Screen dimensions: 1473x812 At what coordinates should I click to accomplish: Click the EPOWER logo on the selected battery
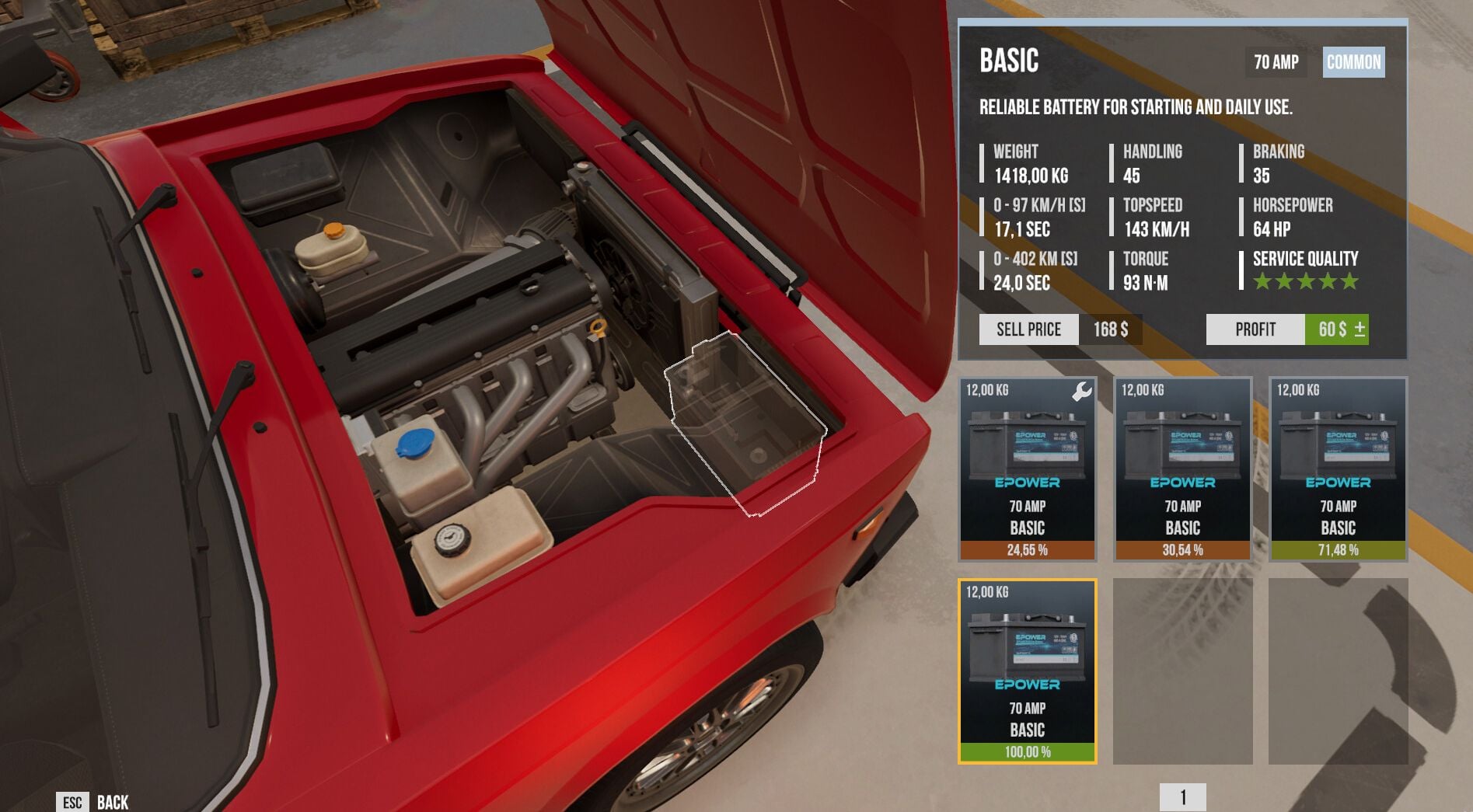point(1026,685)
